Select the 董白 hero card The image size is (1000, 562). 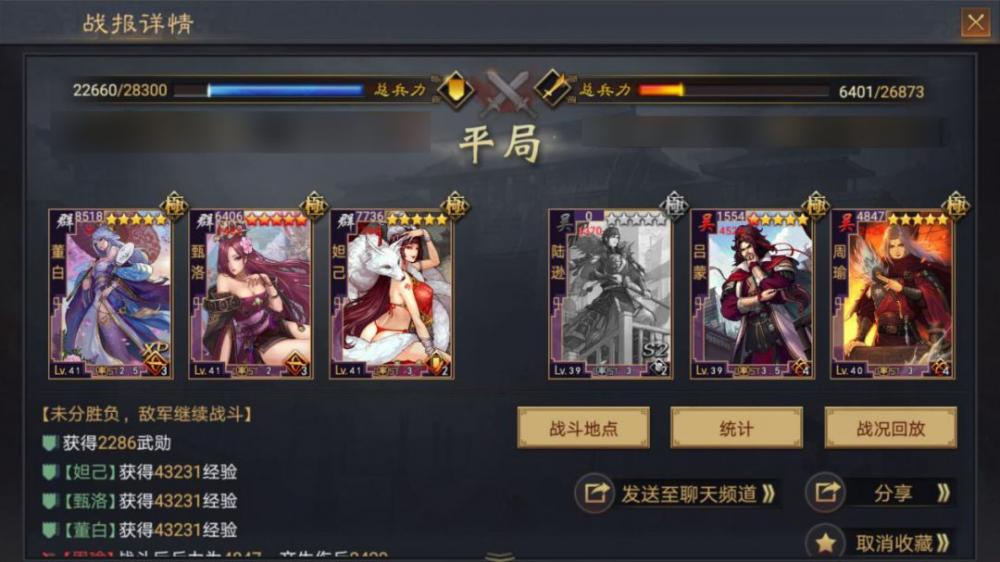[110, 294]
